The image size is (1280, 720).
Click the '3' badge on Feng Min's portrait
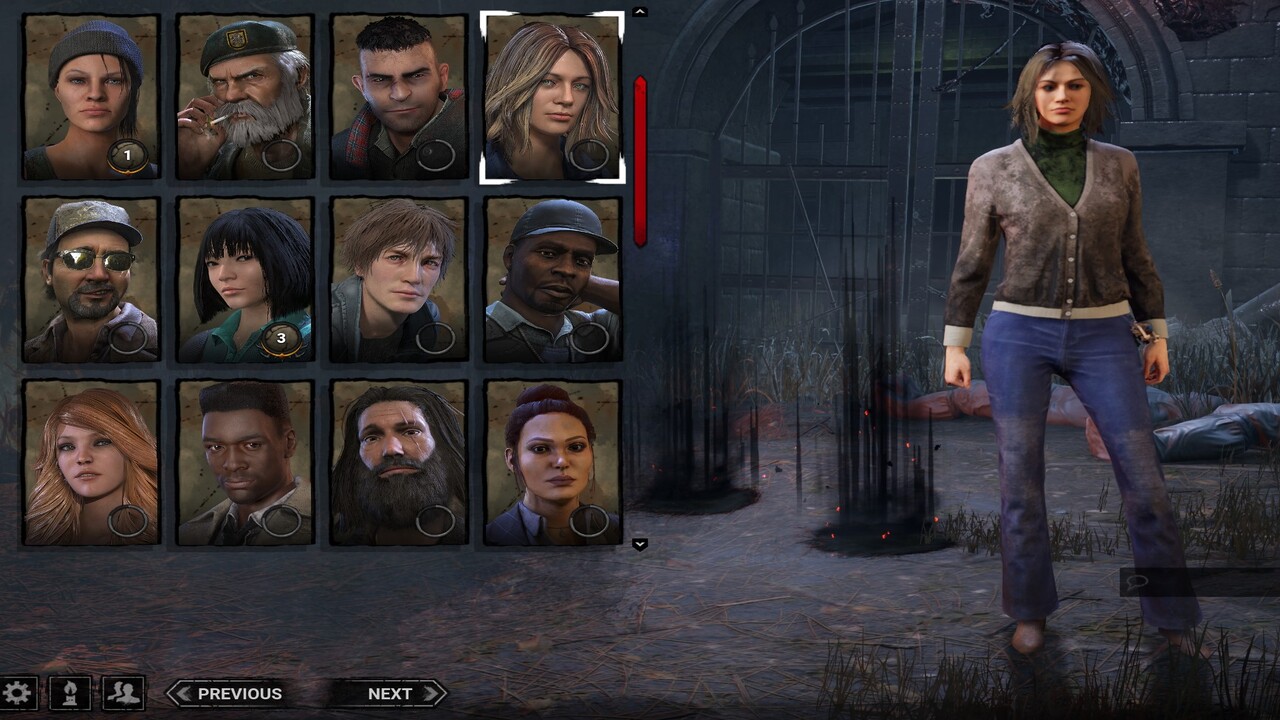tap(280, 337)
